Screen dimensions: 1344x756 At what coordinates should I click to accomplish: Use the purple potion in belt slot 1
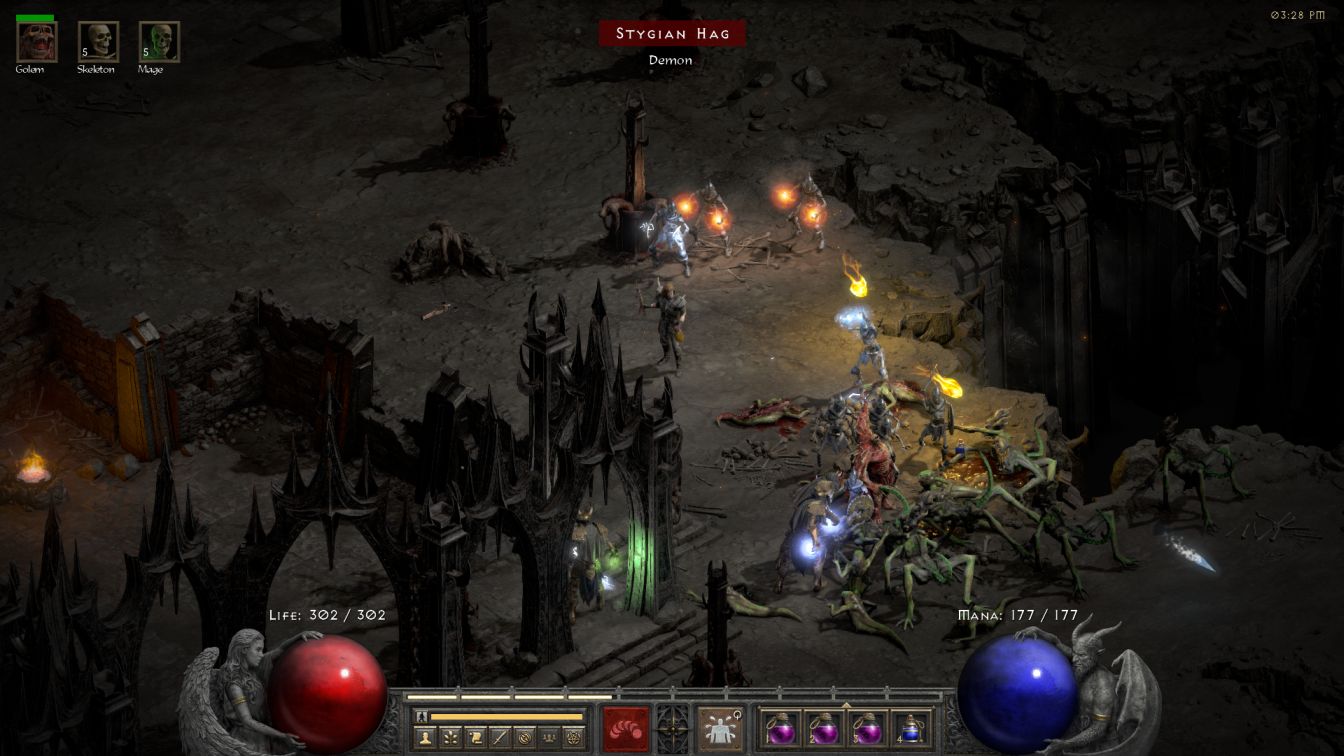(780, 728)
